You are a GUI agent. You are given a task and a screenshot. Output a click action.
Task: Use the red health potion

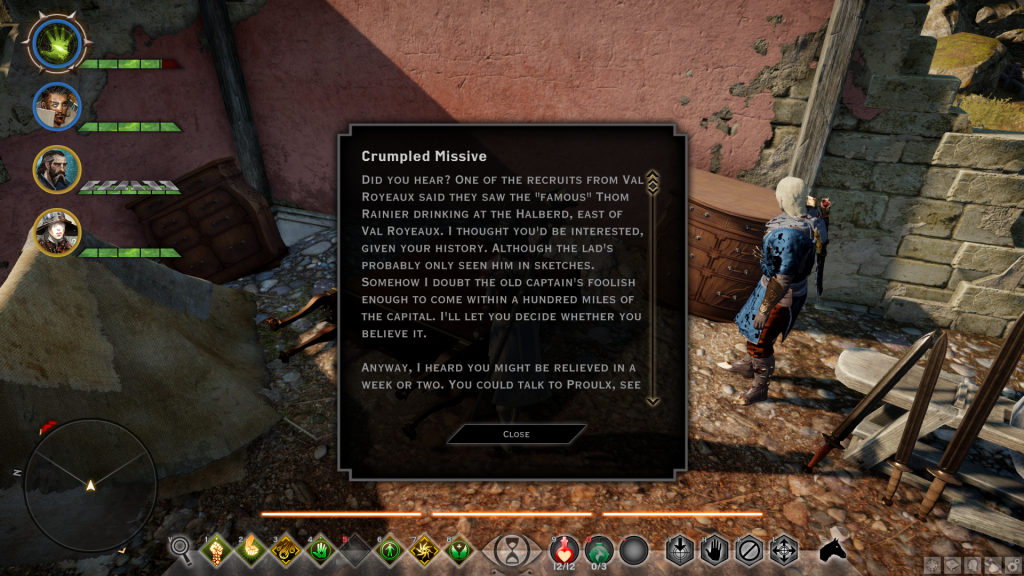(564, 549)
